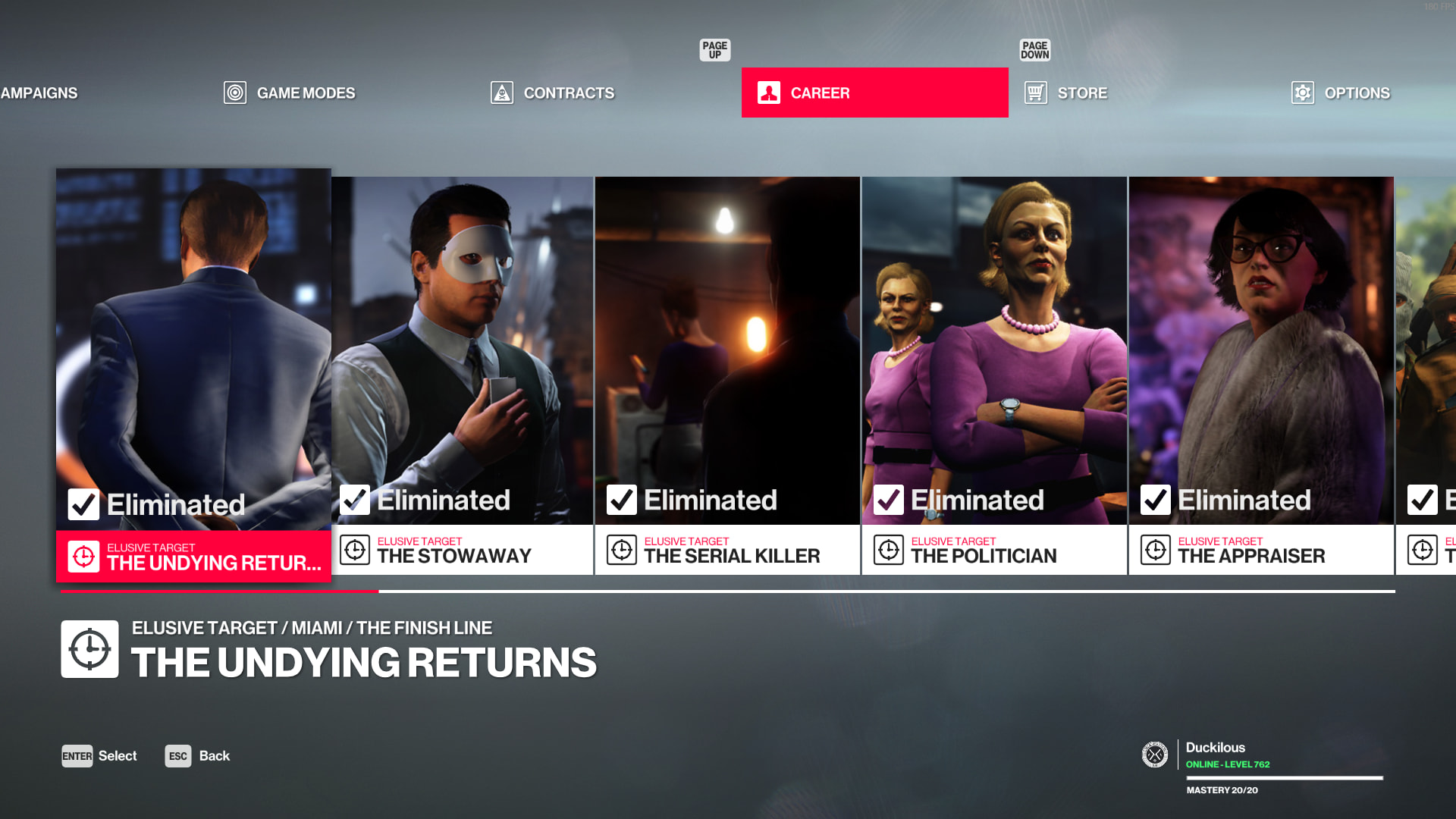Viewport: 1456px width, 819px height.
Task: Click the Select button prompt
Action: coord(99,756)
